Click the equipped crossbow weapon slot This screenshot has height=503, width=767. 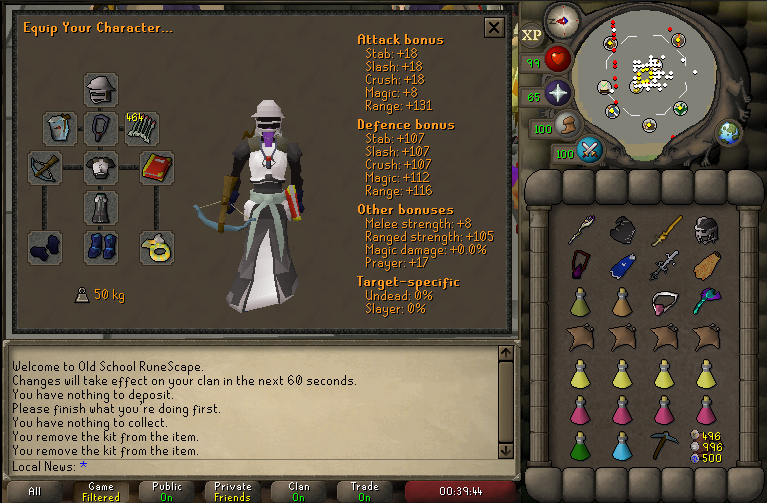point(45,166)
